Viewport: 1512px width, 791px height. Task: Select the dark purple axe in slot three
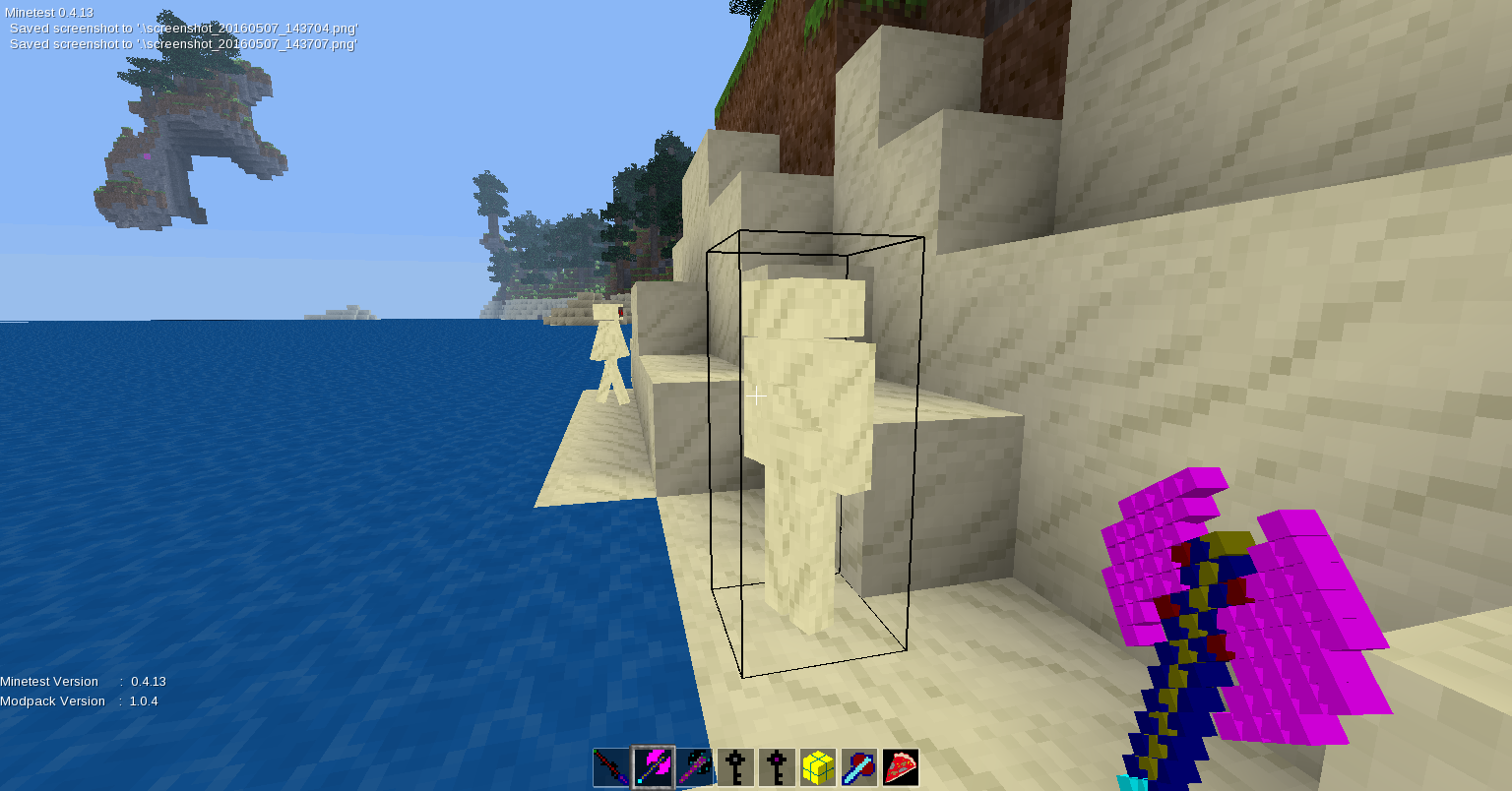(695, 767)
